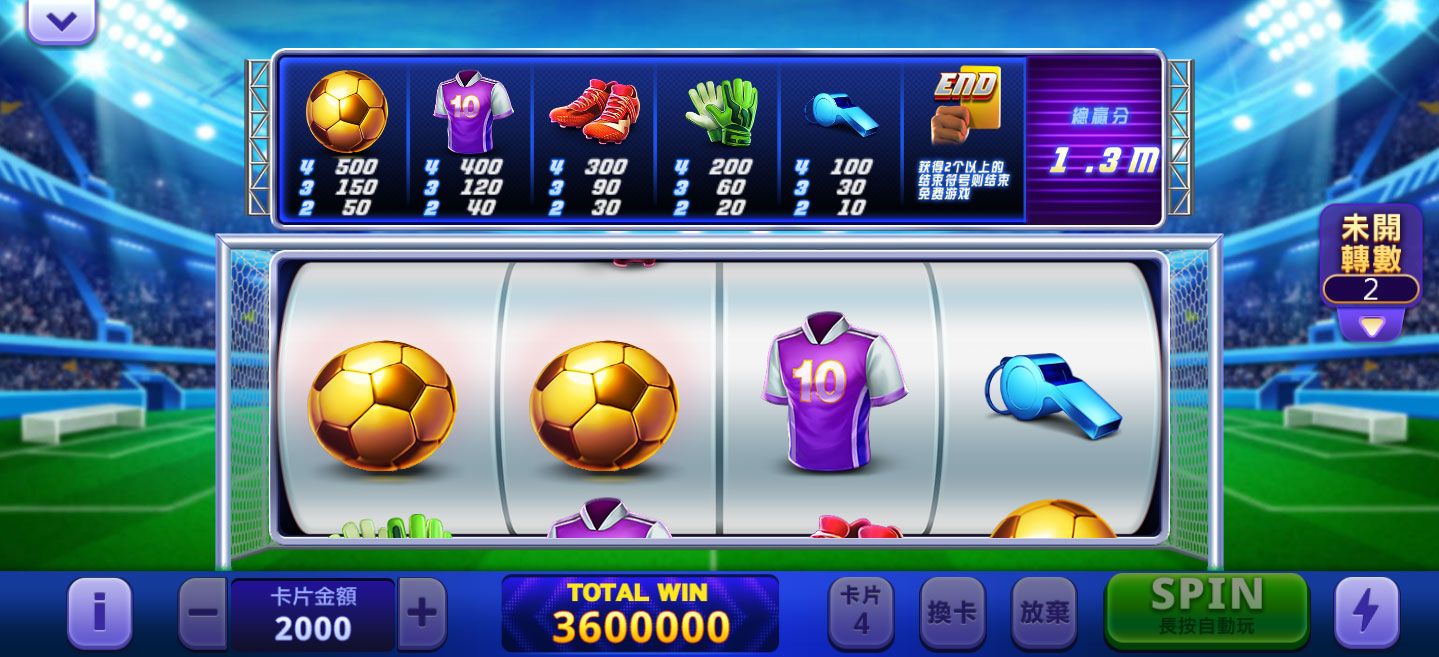The height and width of the screenshot is (657, 1439).
Task: Open the info button
Action: (99, 612)
